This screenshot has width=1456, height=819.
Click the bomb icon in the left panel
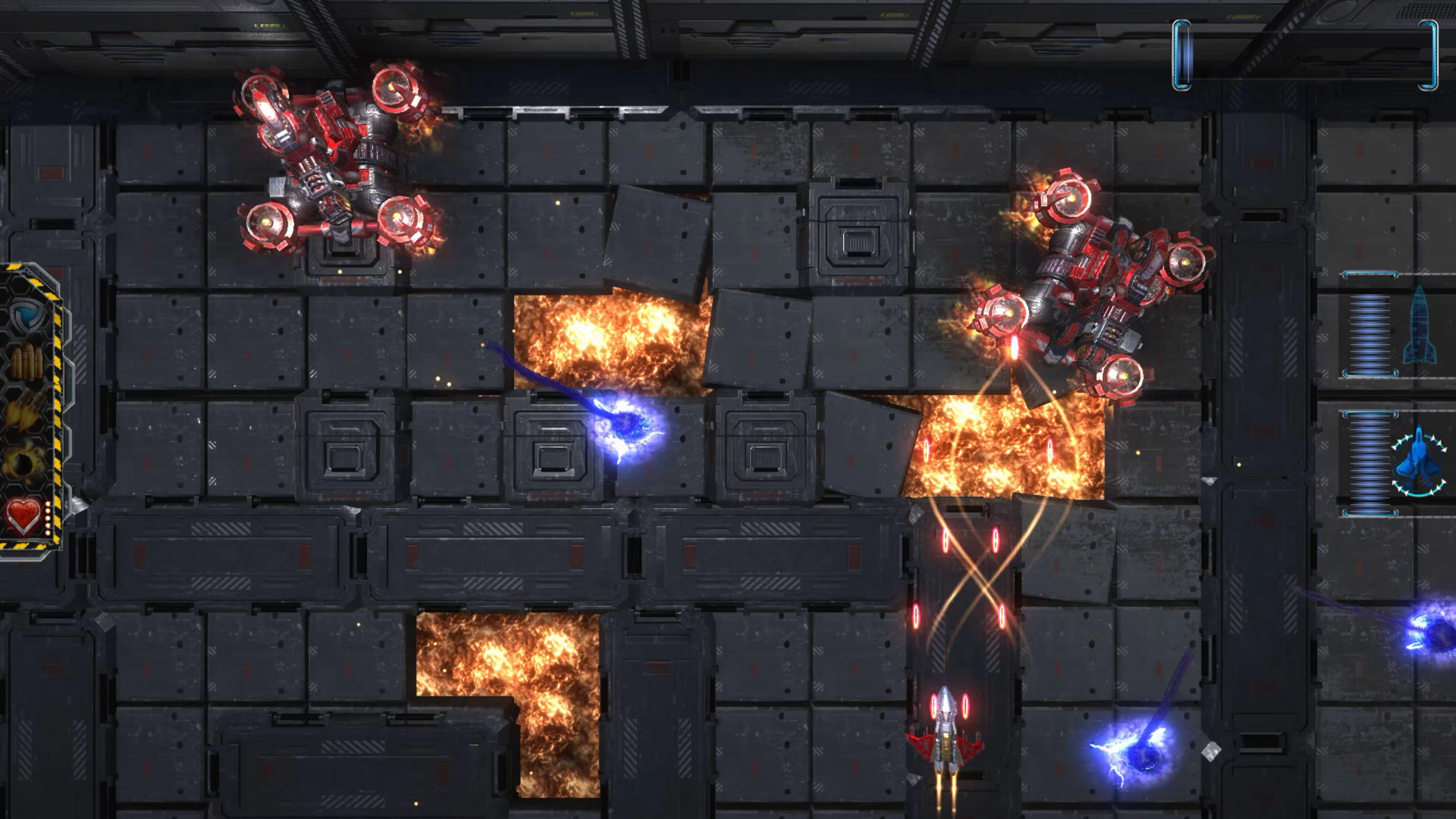(23, 461)
